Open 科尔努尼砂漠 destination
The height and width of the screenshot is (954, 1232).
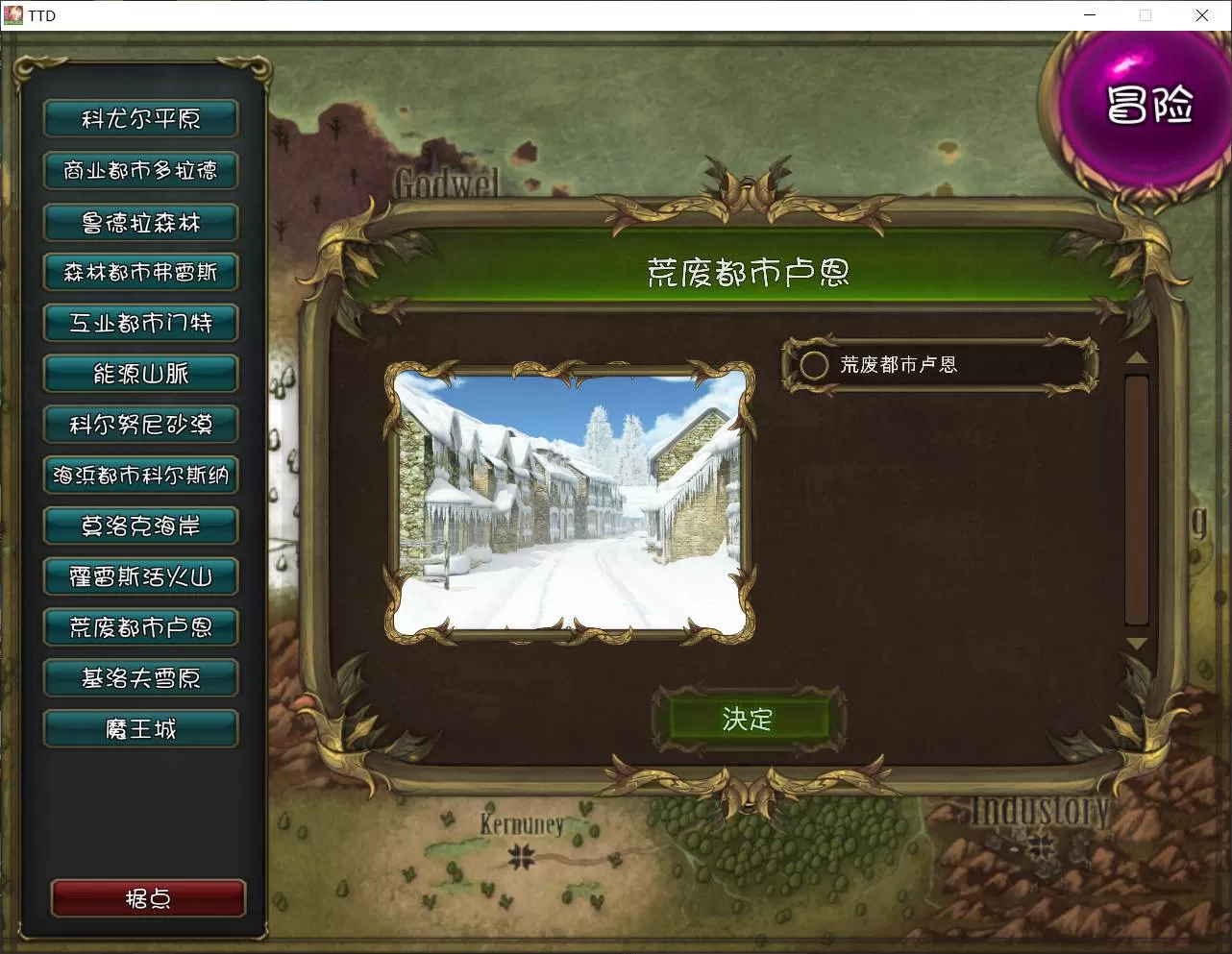(x=140, y=425)
